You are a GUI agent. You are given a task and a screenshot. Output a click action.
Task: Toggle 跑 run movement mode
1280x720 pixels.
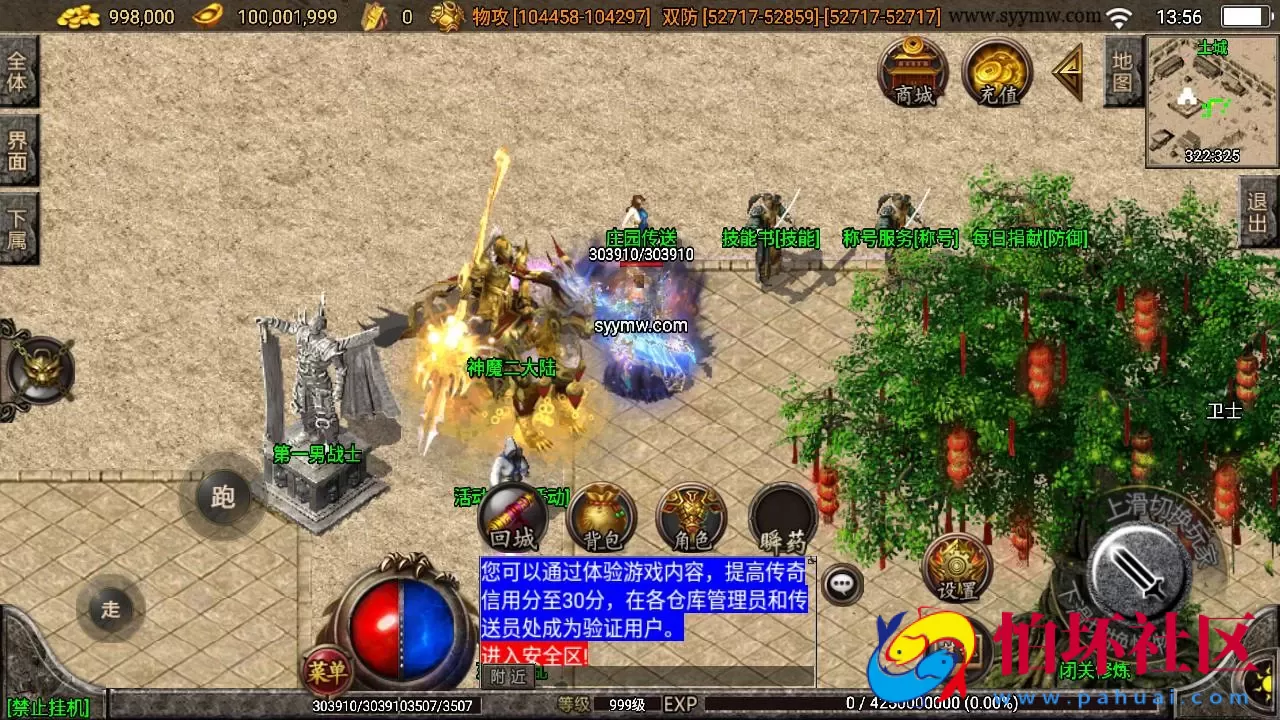point(222,497)
